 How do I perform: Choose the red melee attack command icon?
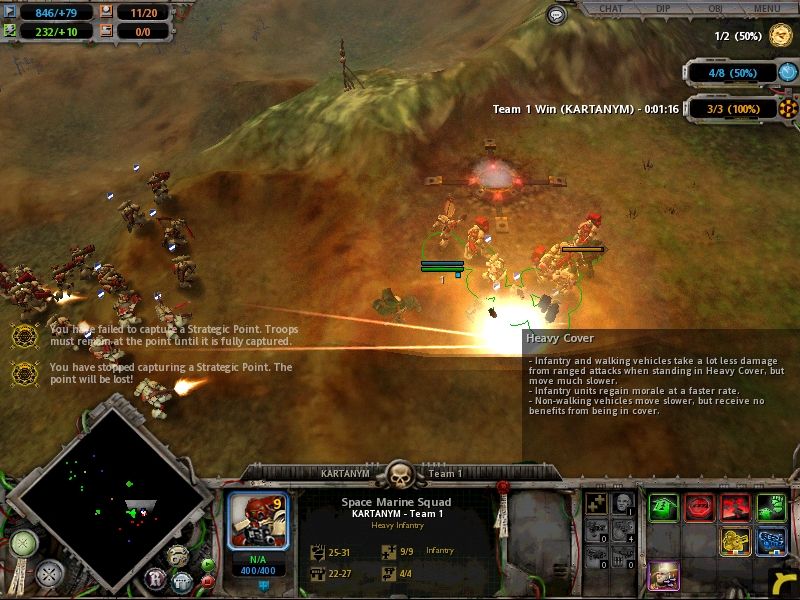click(735, 507)
